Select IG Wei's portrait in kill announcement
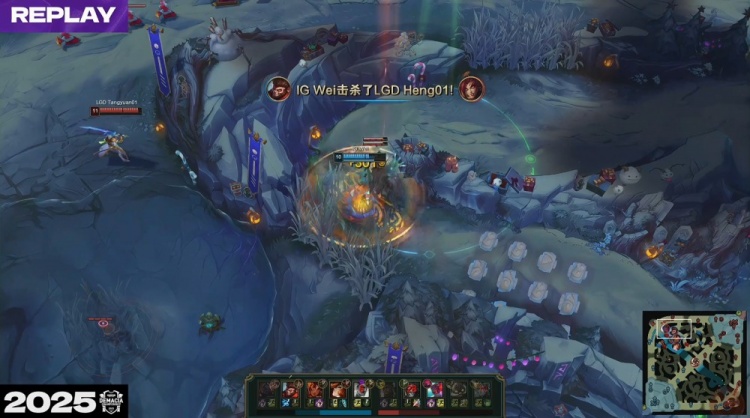This screenshot has height=418, width=750. [280, 88]
